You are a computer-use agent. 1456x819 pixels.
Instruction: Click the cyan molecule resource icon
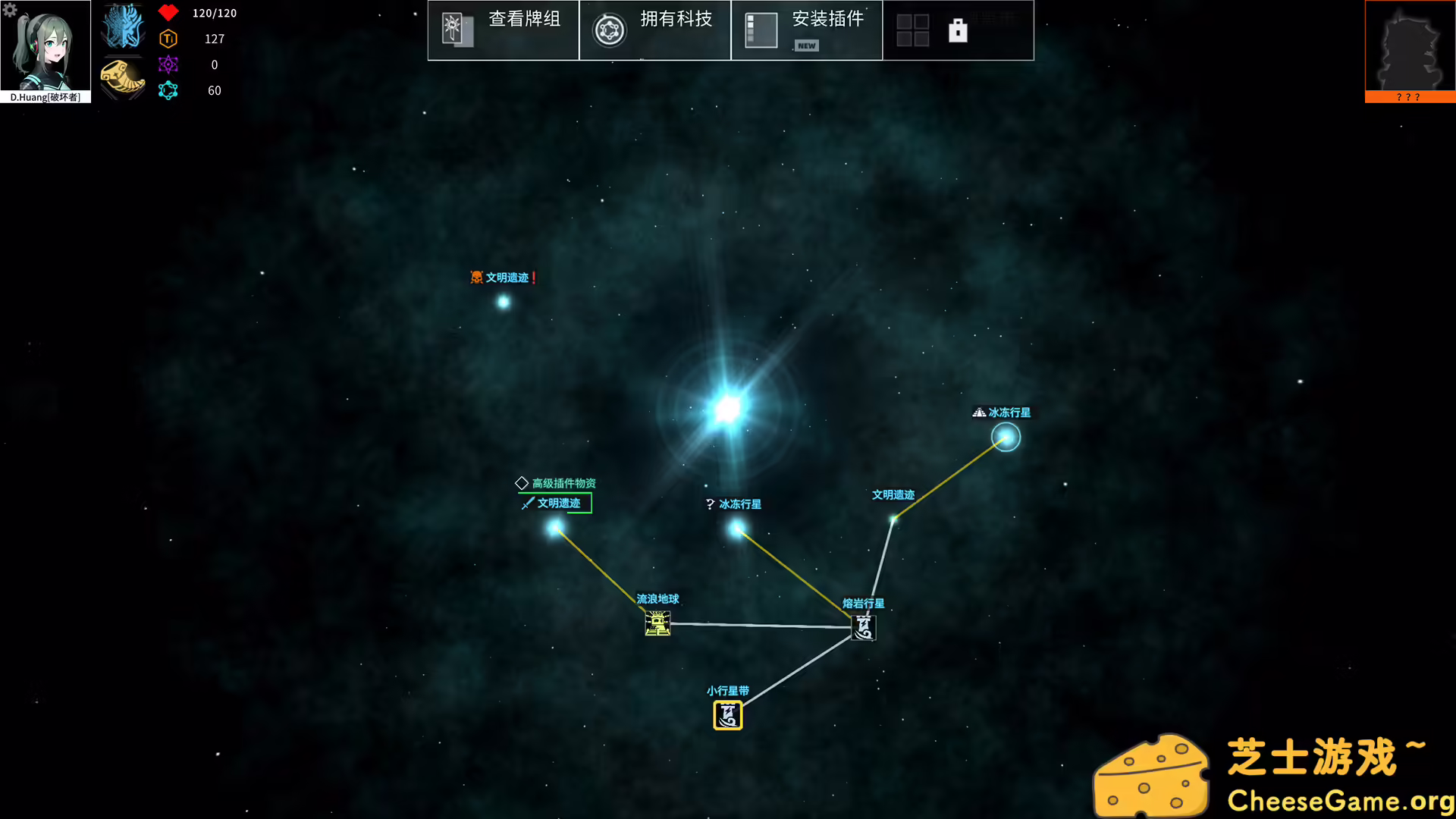click(168, 90)
